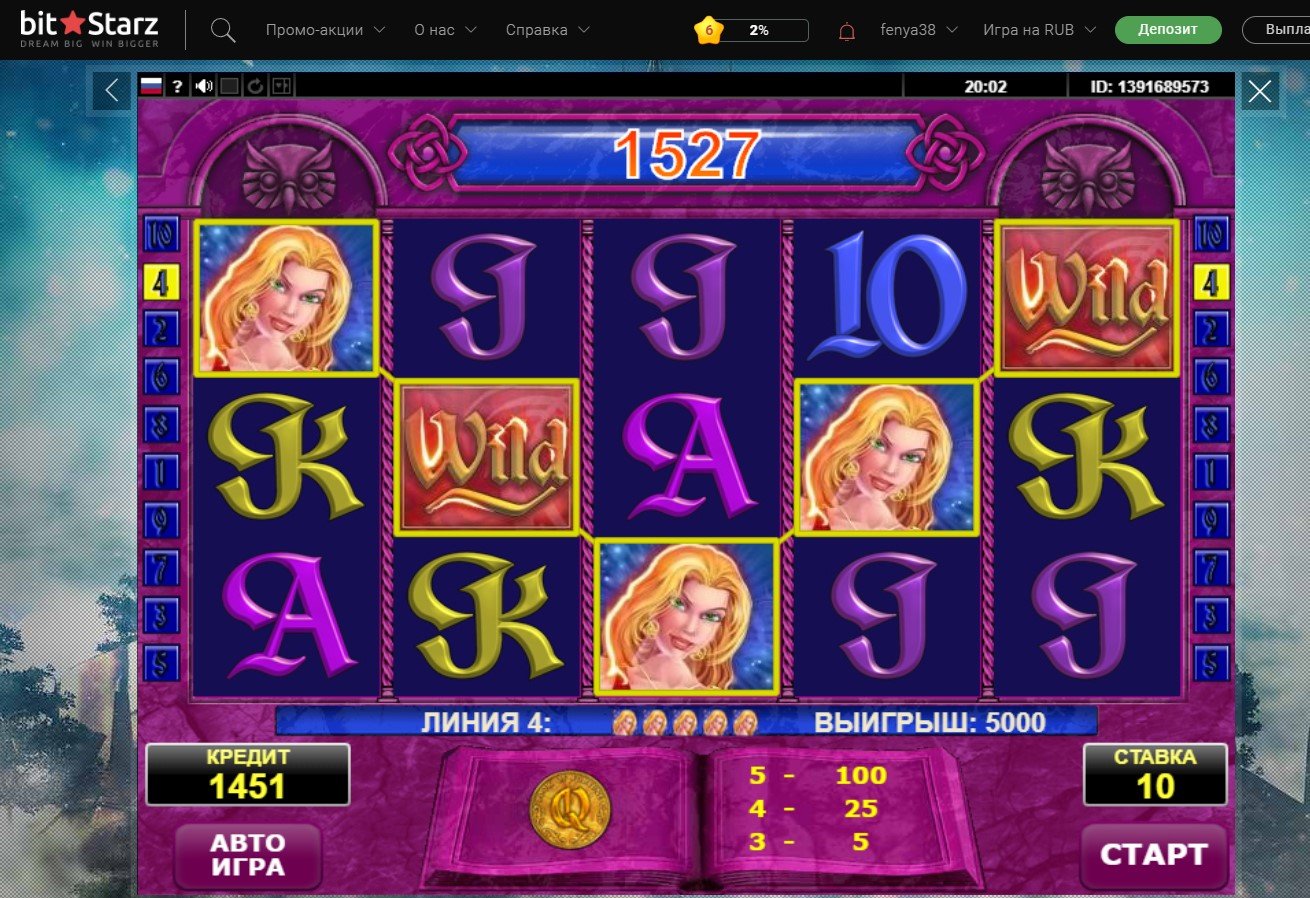Click the green Депозит button
The height and width of the screenshot is (898, 1310).
pos(1168,30)
